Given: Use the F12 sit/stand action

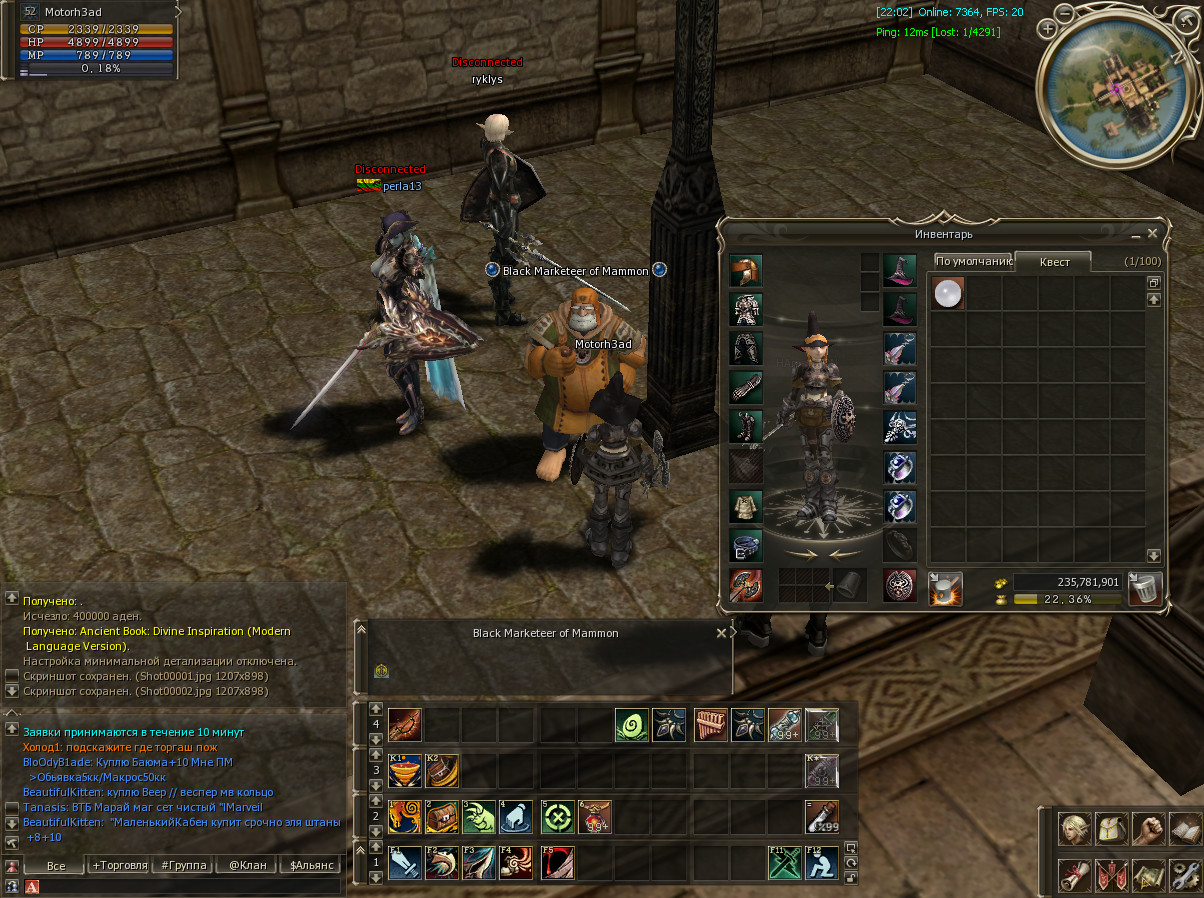Looking at the screenshot, I should coord(822,863).
